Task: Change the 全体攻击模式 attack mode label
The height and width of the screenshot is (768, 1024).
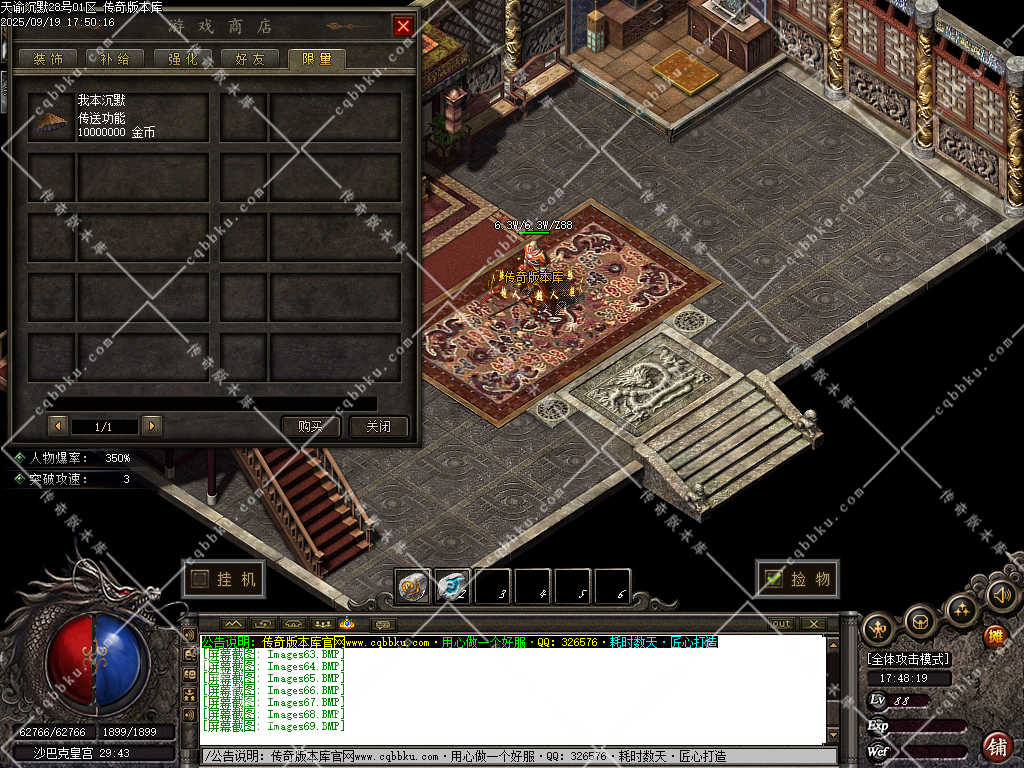Action: (908, 659)
